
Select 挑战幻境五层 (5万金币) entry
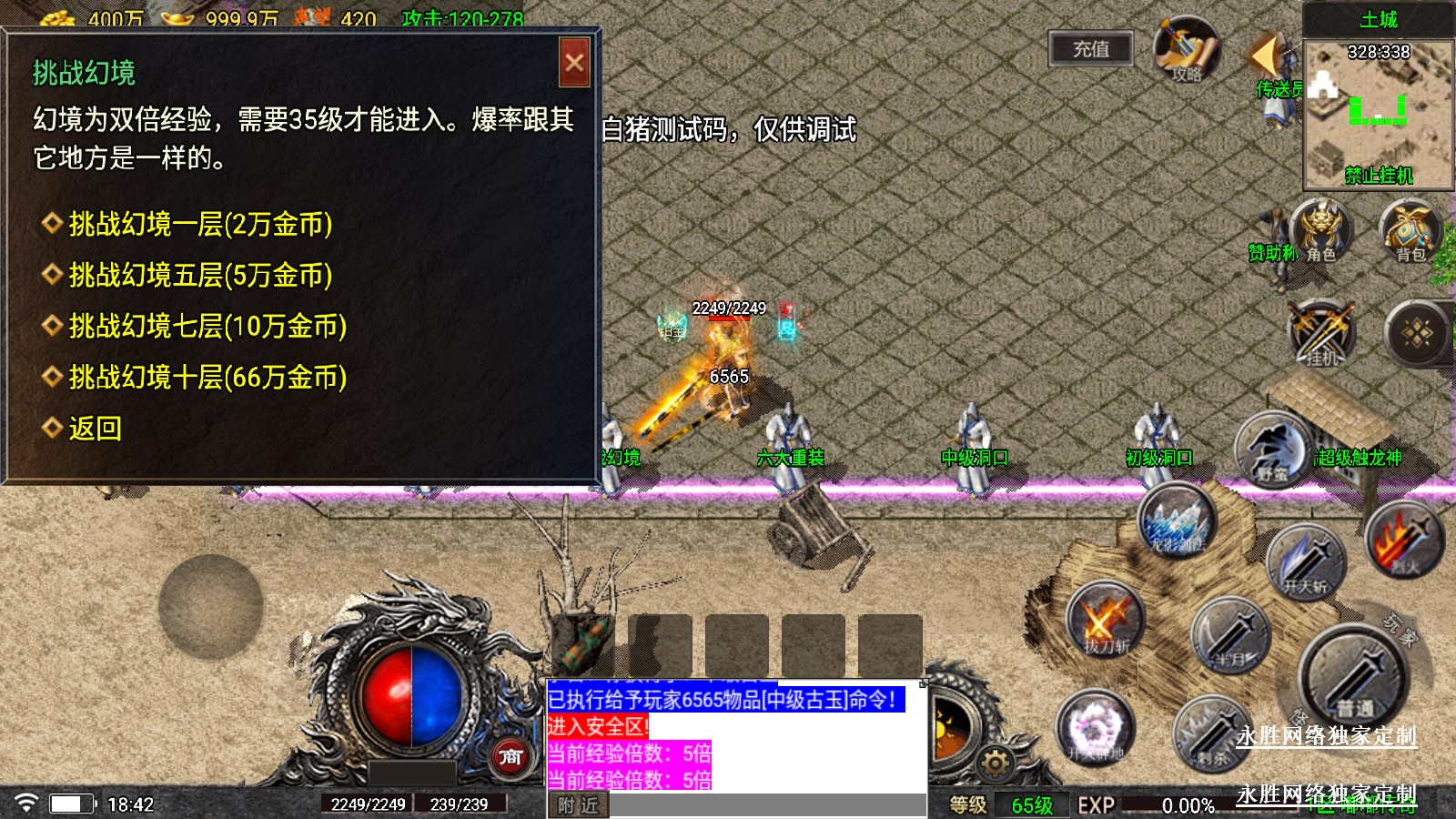pyautogui.click(x=200, y=275)
